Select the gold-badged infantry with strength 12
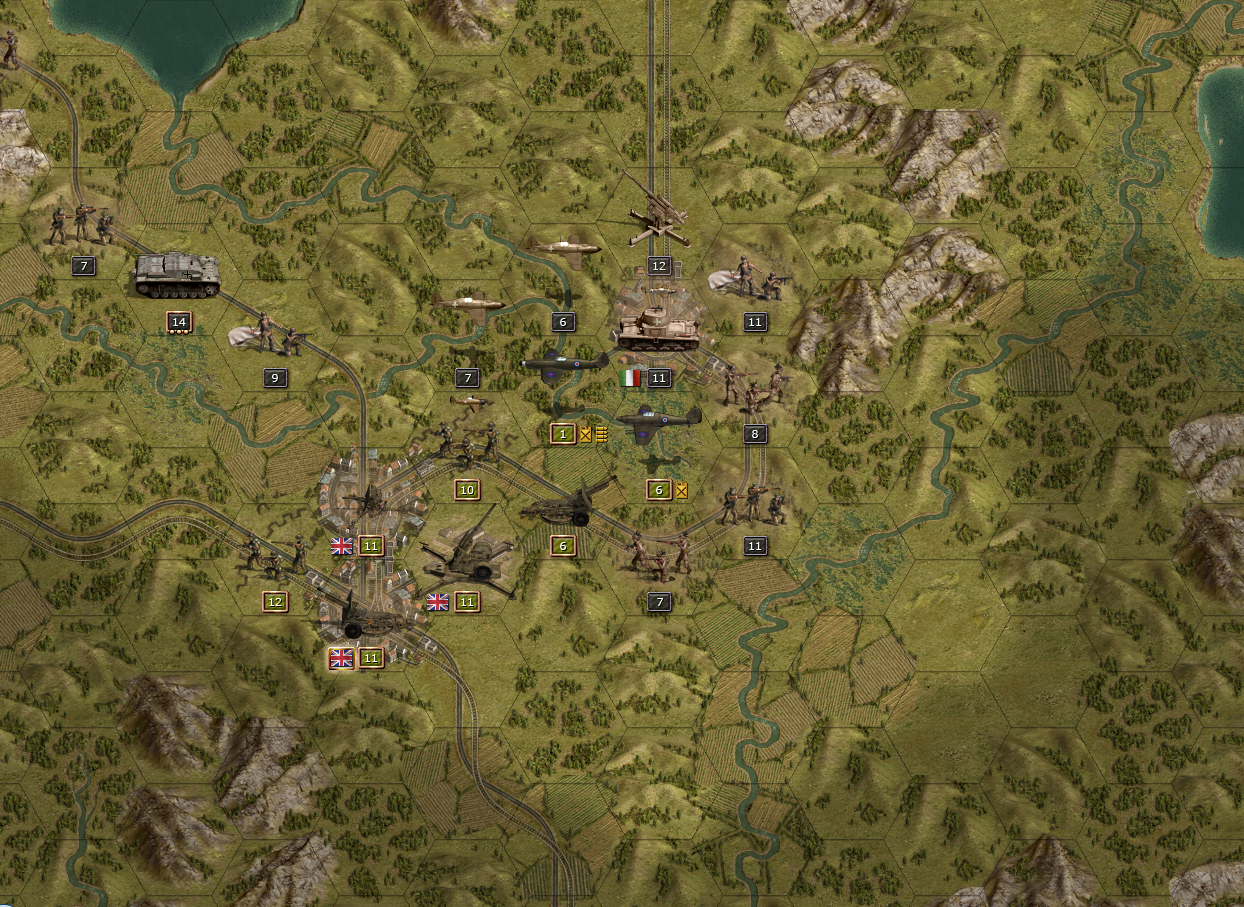Screen dimensions: 1244x907 point(274,558)
